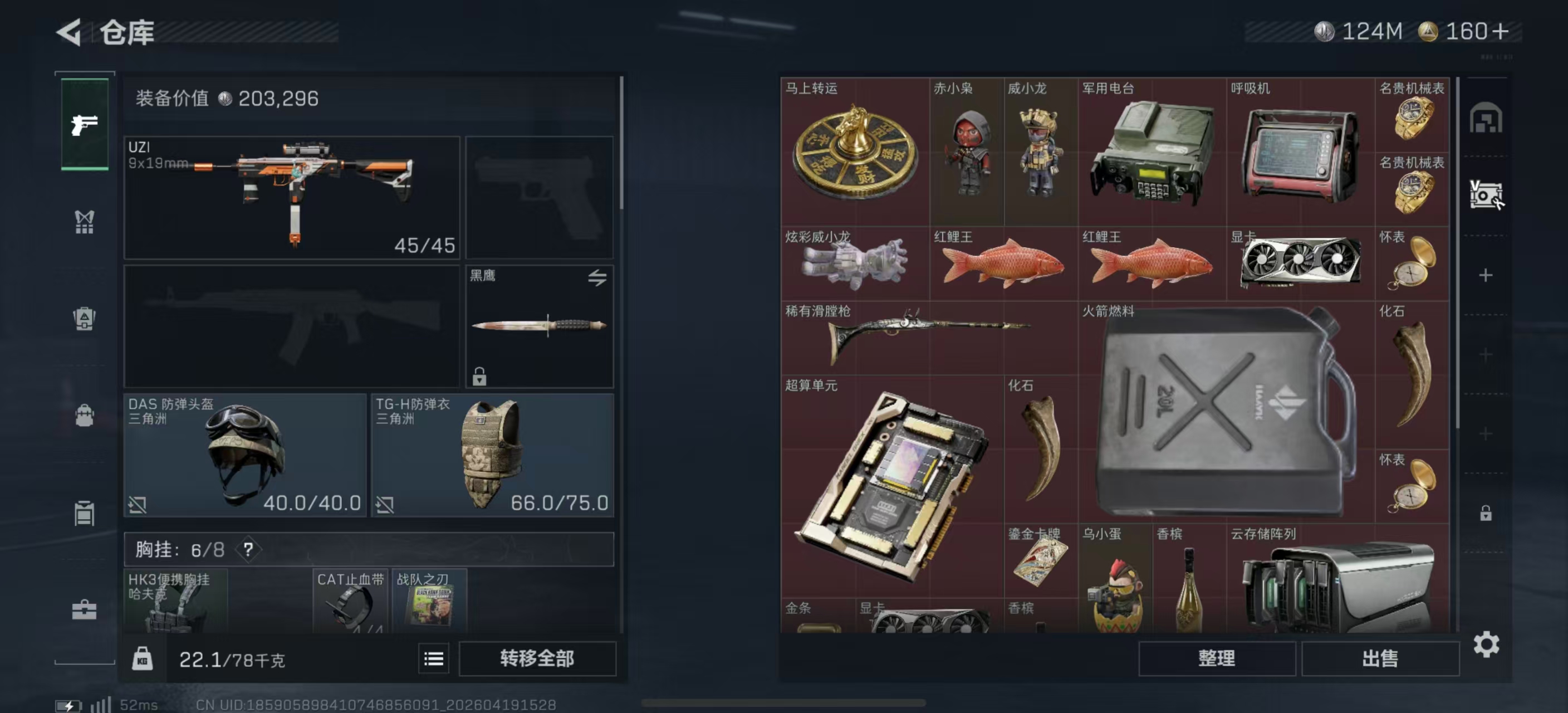Select the backpack category icon
The image size is (1568, 713).
[84, 417]
